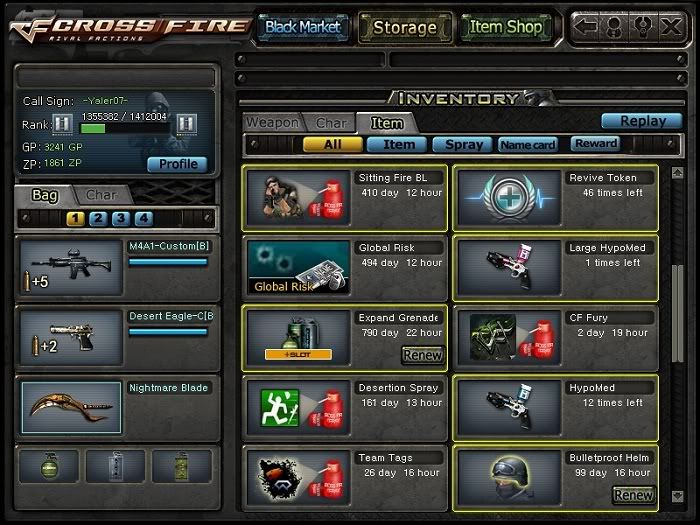View the player Profile
Image resolution: width=700 pixels, height=525 pixels.
coord(177,164)
